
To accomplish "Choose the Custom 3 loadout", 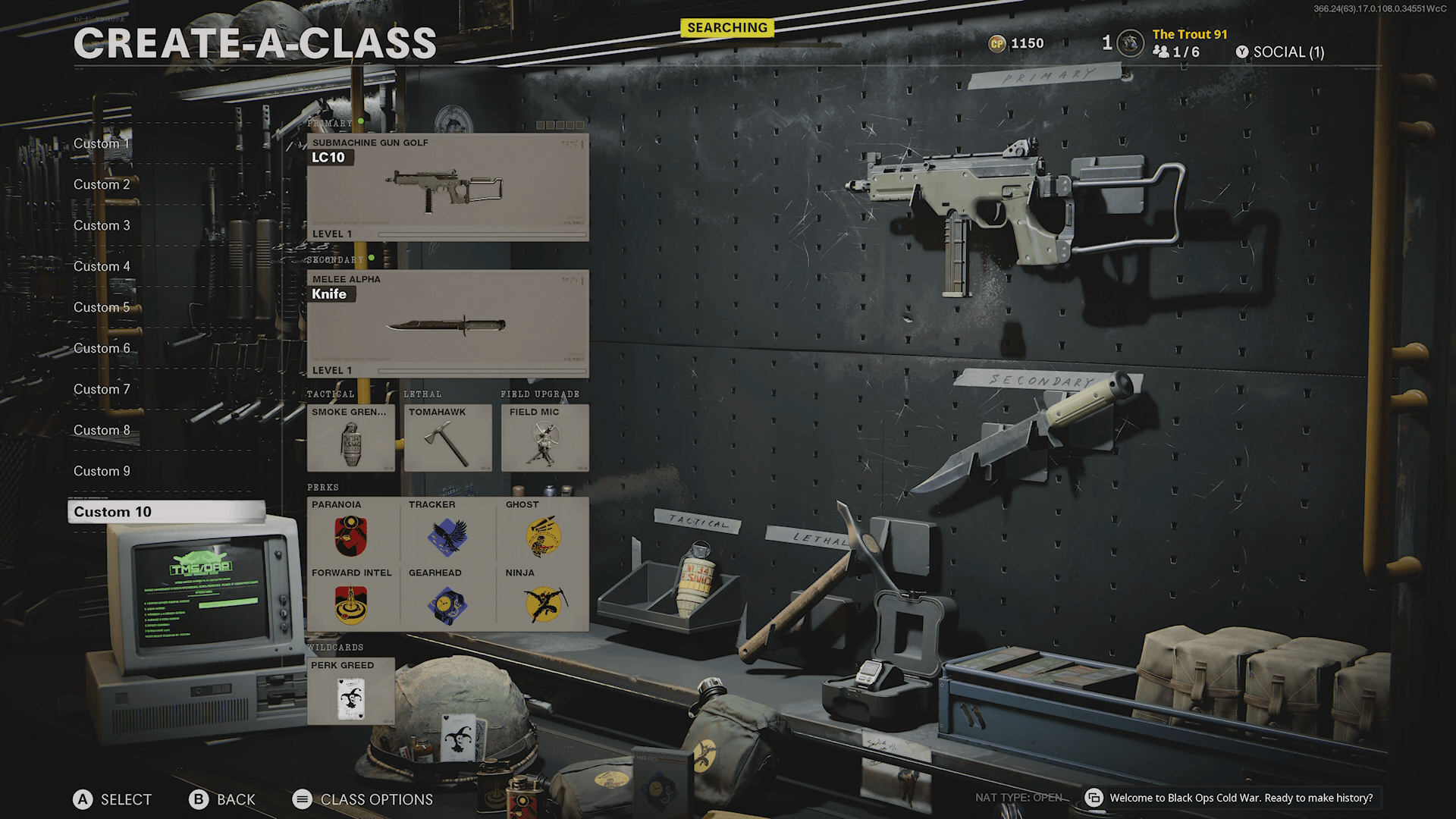I will (102, 225).
